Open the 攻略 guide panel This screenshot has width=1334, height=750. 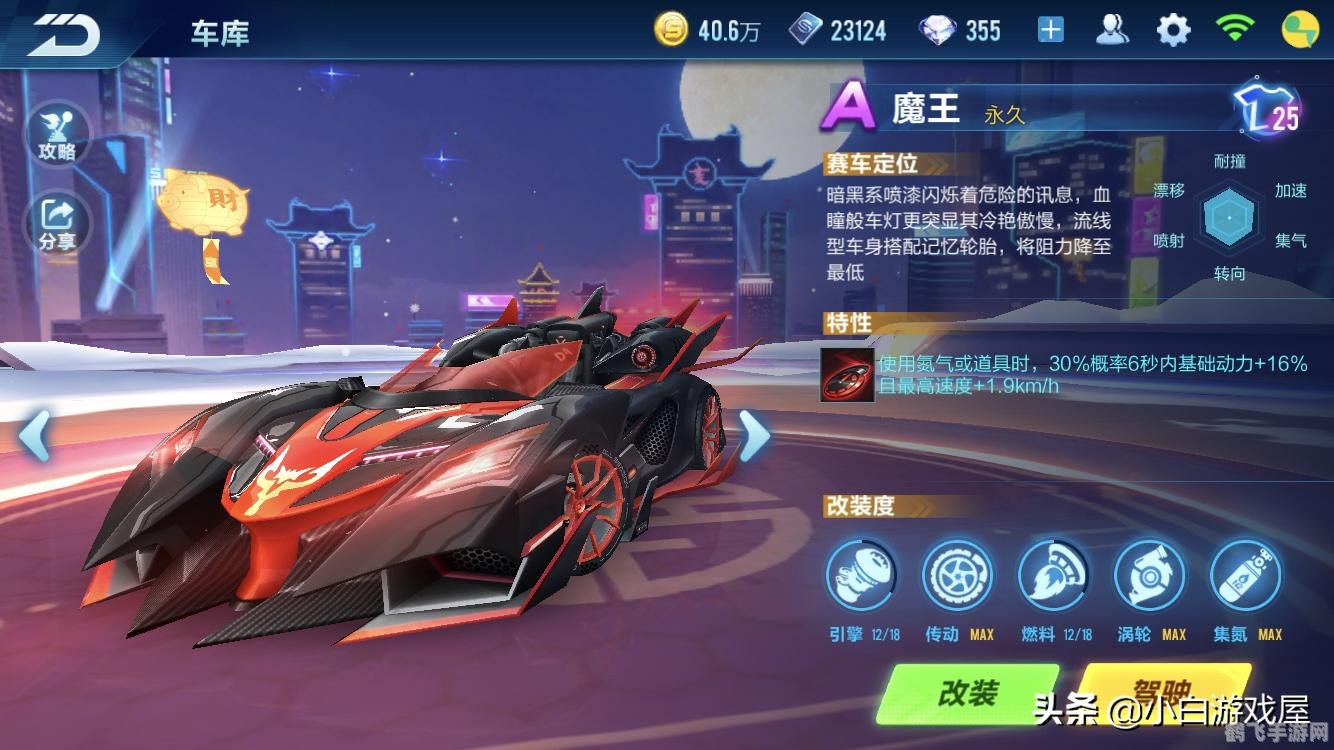59,135
